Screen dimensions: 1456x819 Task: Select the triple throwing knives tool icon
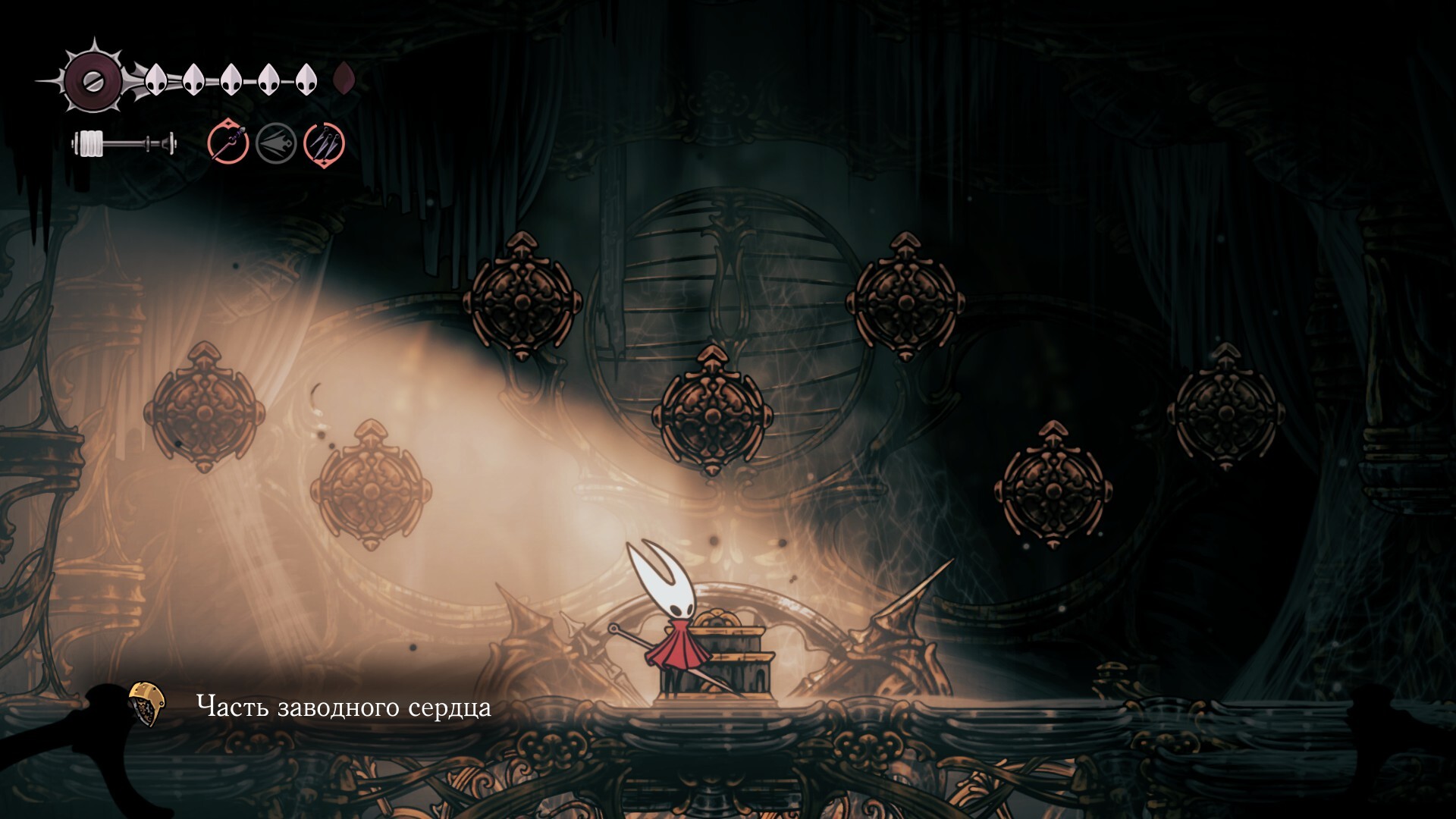[x=325, y=143]
